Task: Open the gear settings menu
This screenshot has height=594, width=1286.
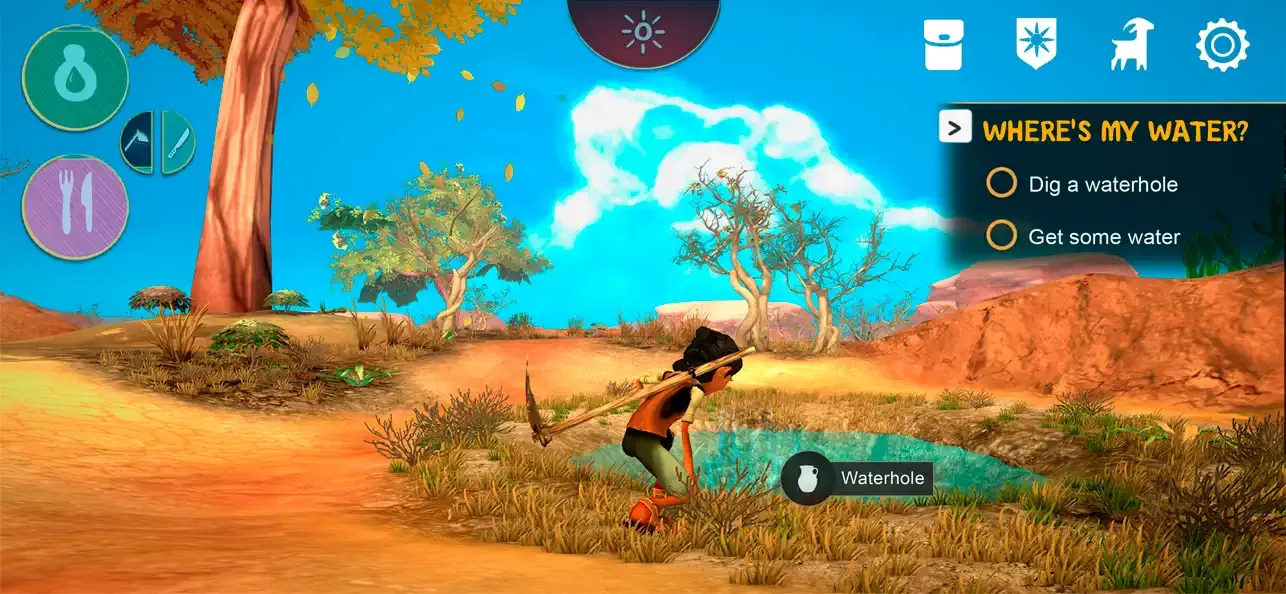Action: [1222, 45]
